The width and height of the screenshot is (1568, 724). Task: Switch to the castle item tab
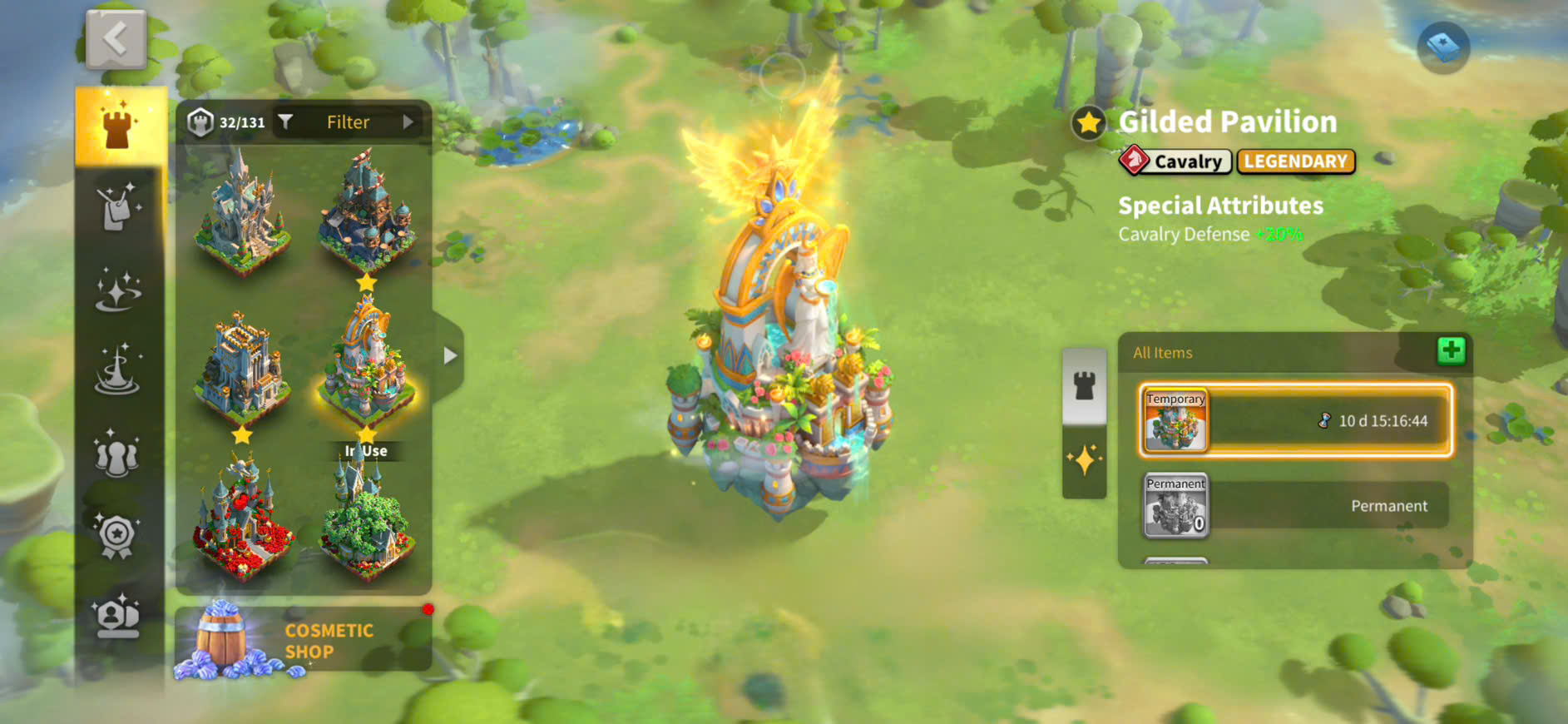point(1085,385)
